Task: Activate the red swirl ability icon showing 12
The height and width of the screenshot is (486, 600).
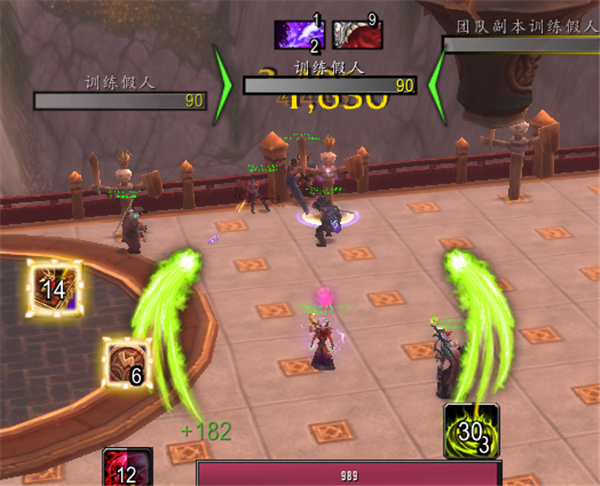Action: click(127, 468)
